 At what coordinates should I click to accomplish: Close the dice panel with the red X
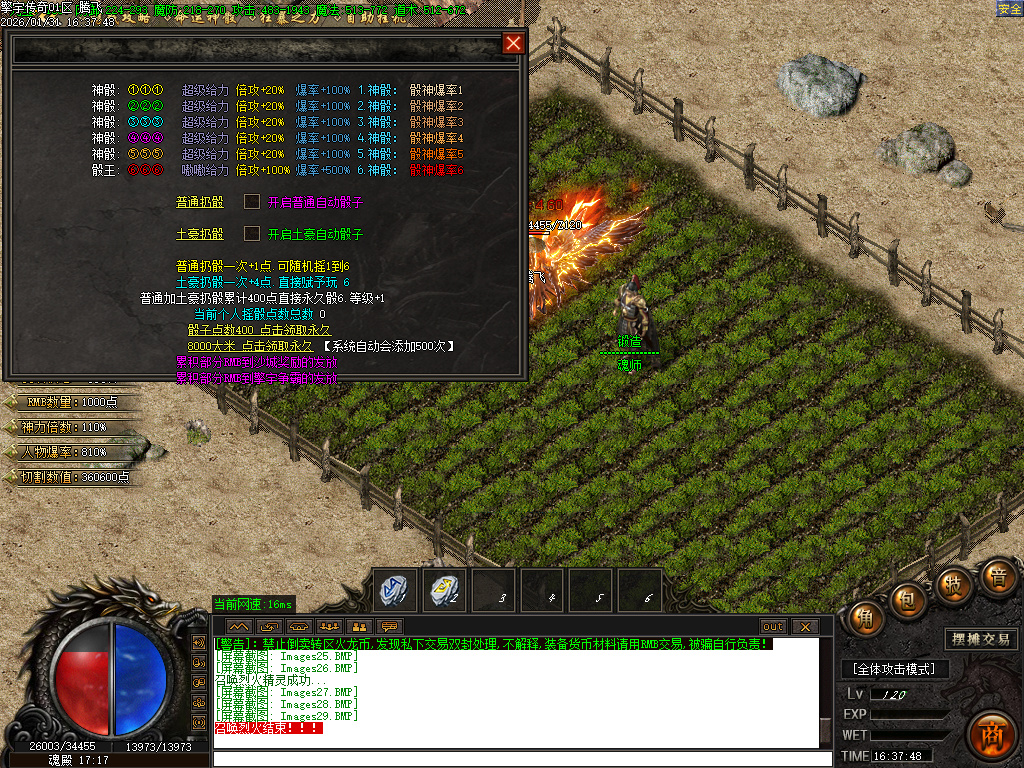tap(513, 43)
